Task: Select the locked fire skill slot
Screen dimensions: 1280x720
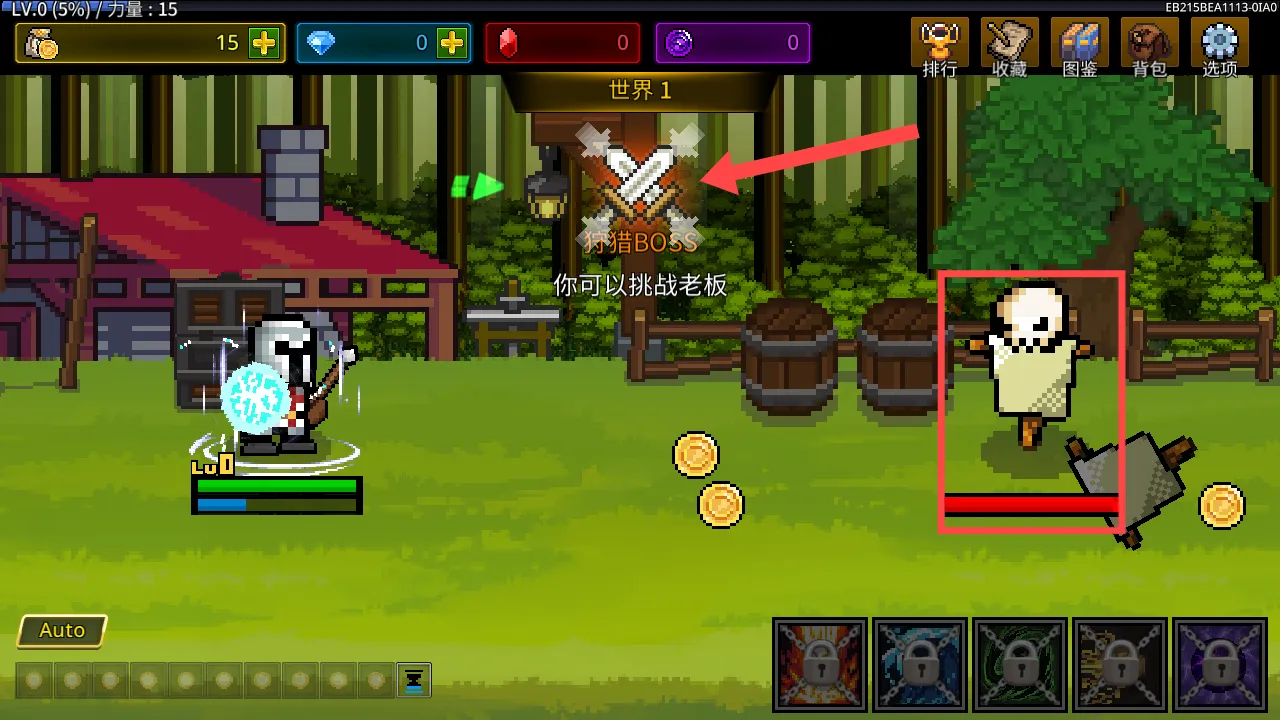Action: click(820, 664)
